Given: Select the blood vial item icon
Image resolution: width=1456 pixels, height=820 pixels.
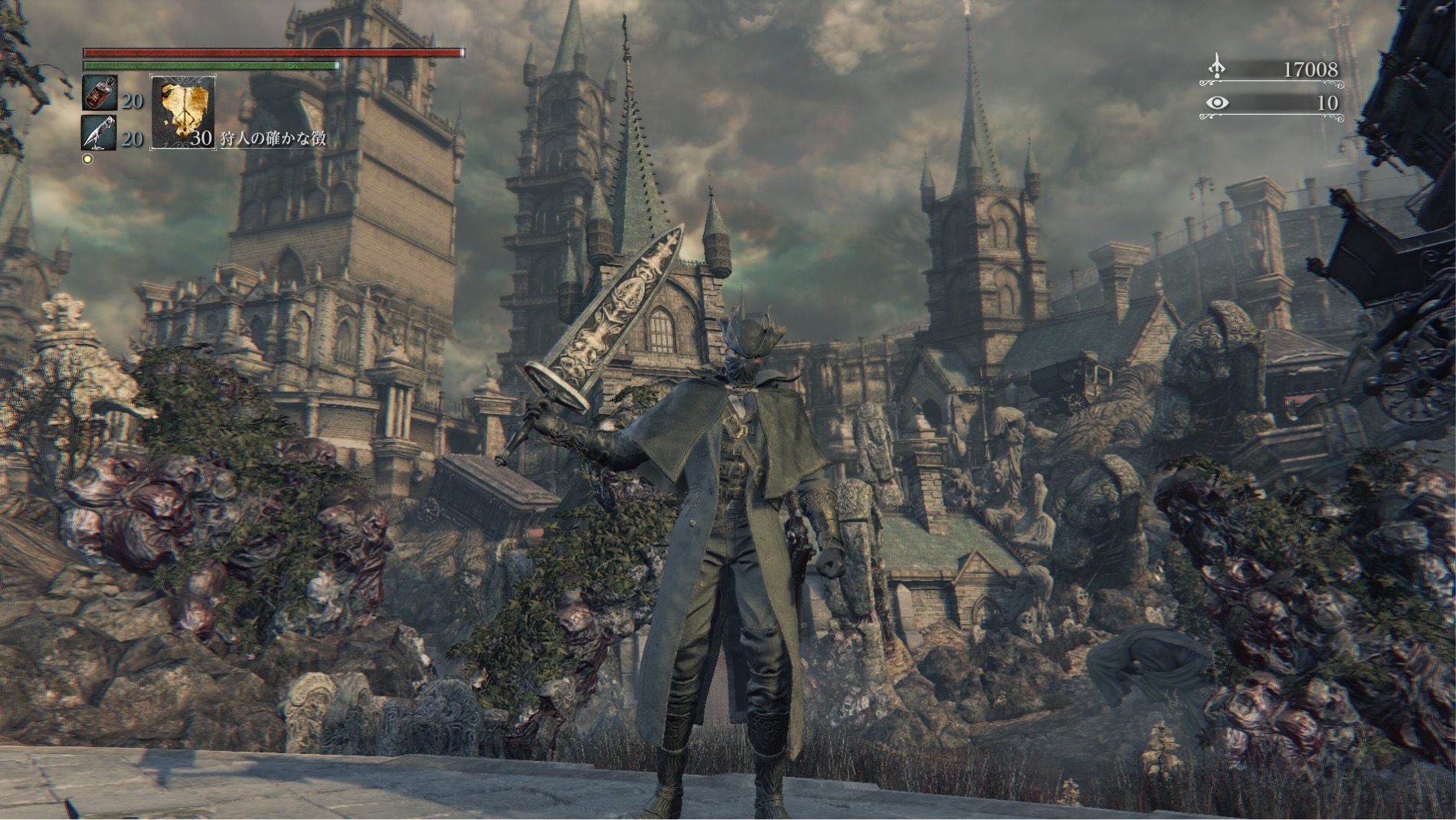Looking at the screenshot, I should pos(100,93).
